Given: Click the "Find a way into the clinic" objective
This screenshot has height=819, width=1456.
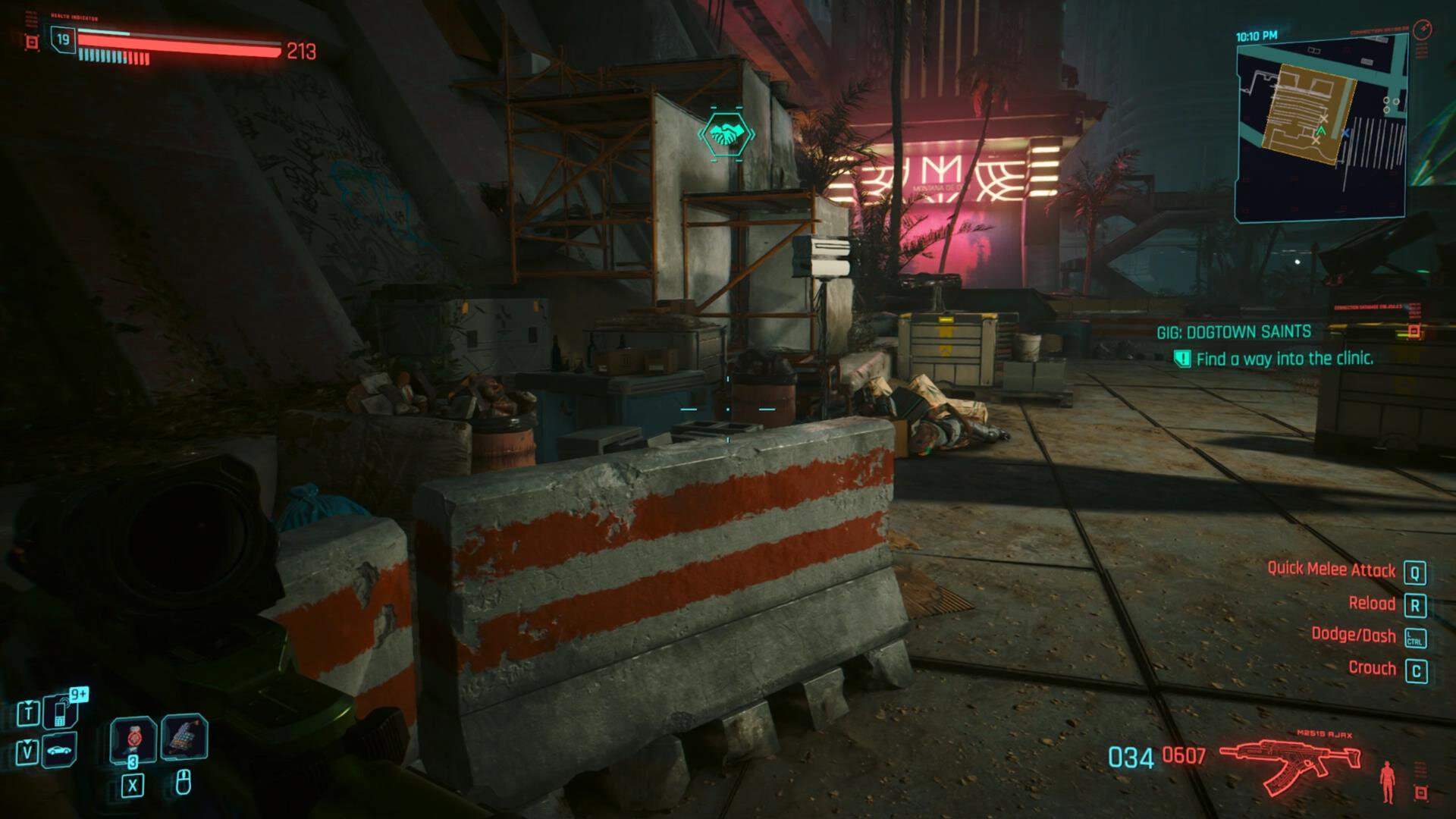Looking at the screenshot, I should tap(1284, 359).
